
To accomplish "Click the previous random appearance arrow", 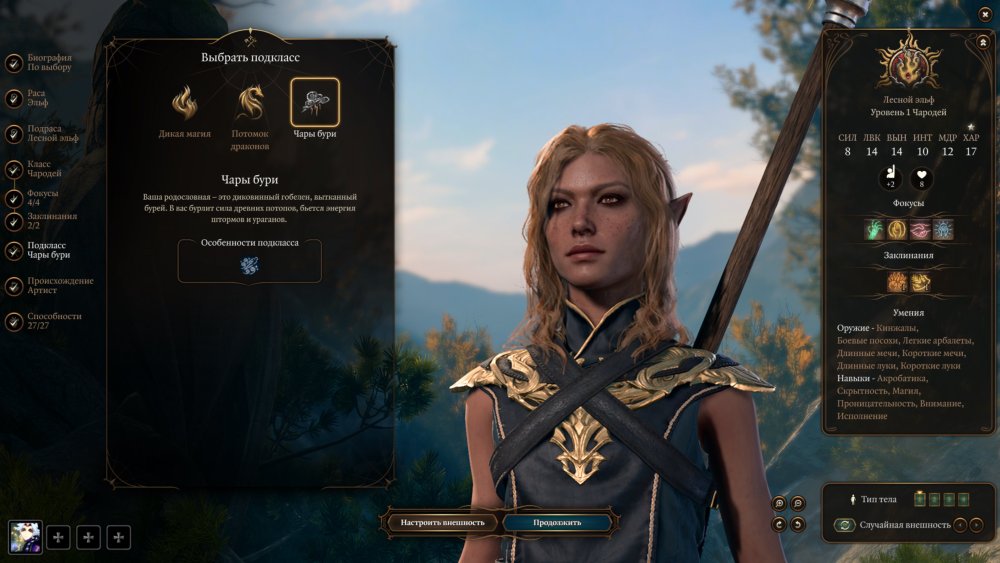I will [x=960, y=525].
